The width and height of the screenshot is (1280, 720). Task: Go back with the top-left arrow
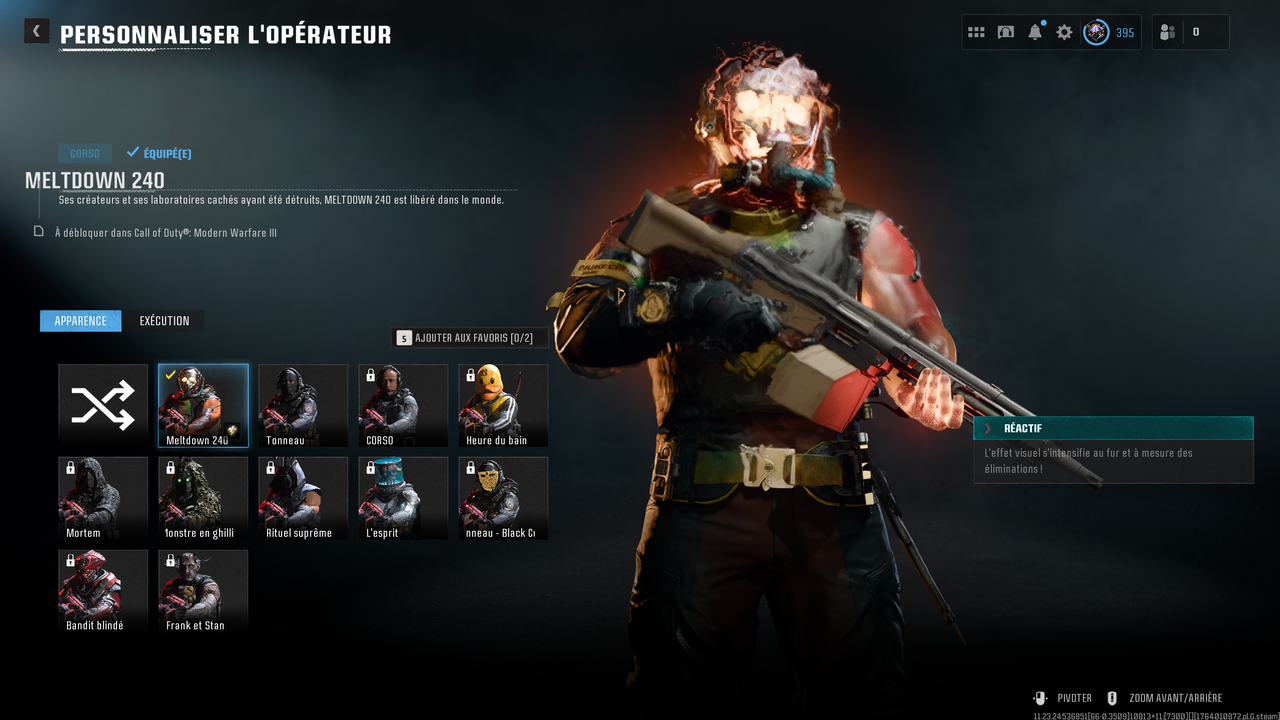36,31
